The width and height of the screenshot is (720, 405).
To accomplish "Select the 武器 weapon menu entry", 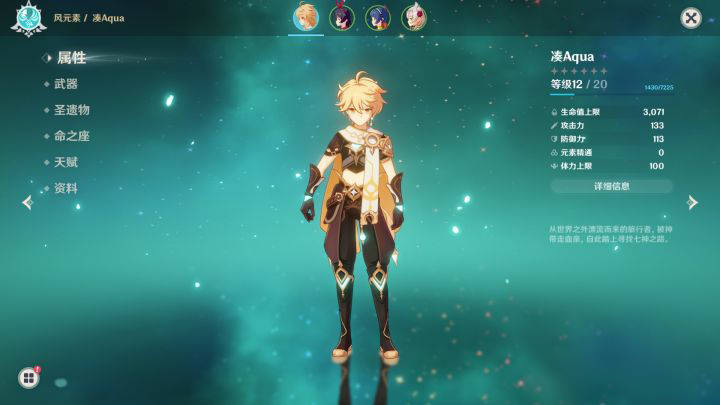I will 66,84.
